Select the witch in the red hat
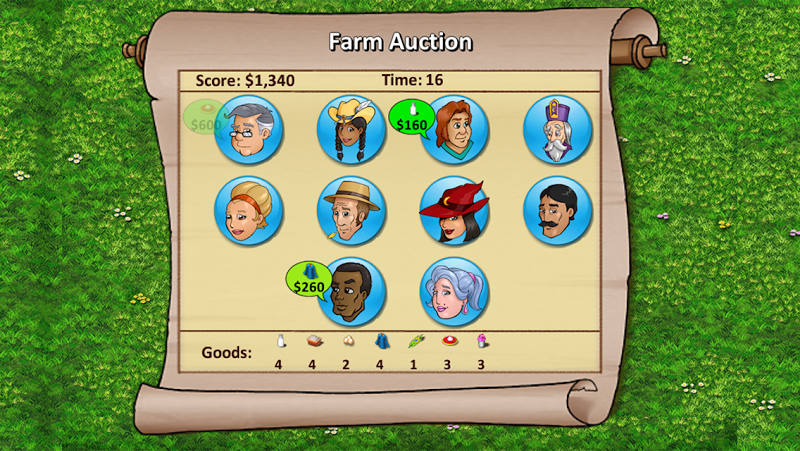800x451 pixels. tap(455, 211)
